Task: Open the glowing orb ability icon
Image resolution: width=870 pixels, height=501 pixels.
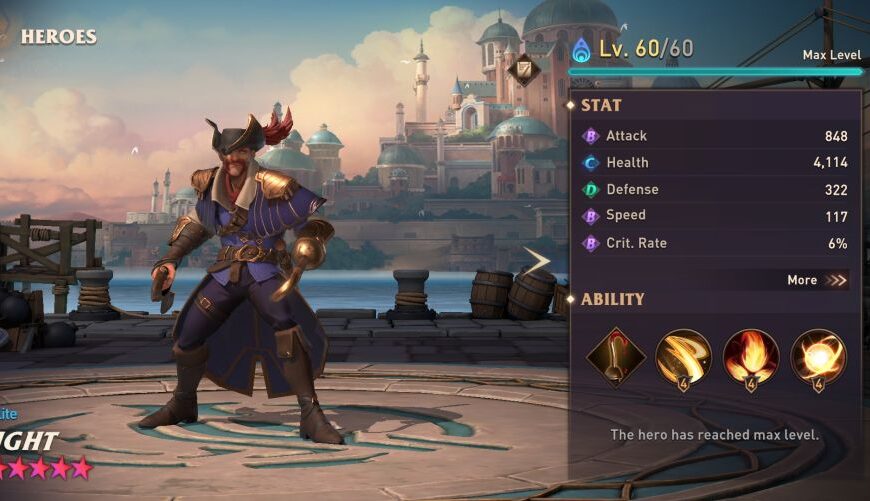Action: 818,357
